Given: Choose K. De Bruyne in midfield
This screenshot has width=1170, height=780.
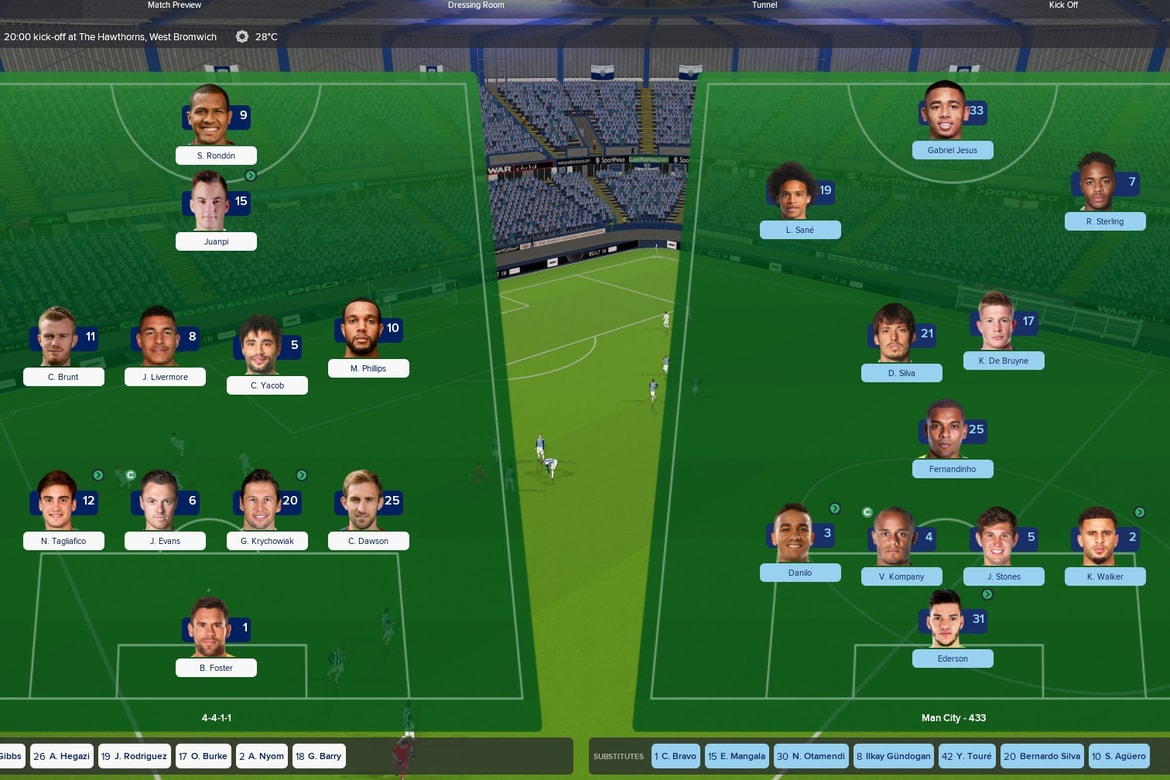Looking at the screenshot, I should 1003,360.
